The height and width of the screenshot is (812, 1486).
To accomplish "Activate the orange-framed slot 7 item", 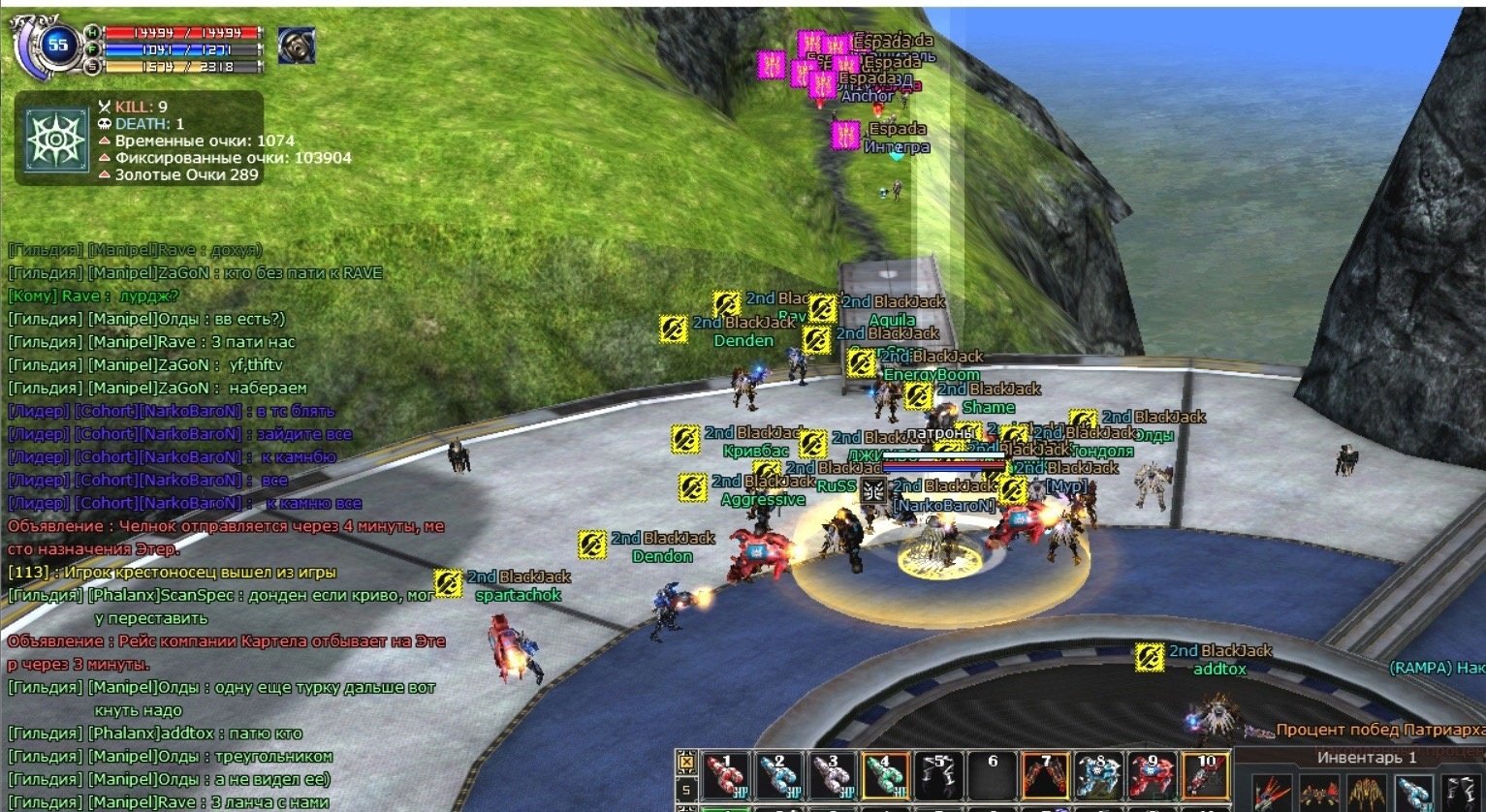I will 1045,777.
